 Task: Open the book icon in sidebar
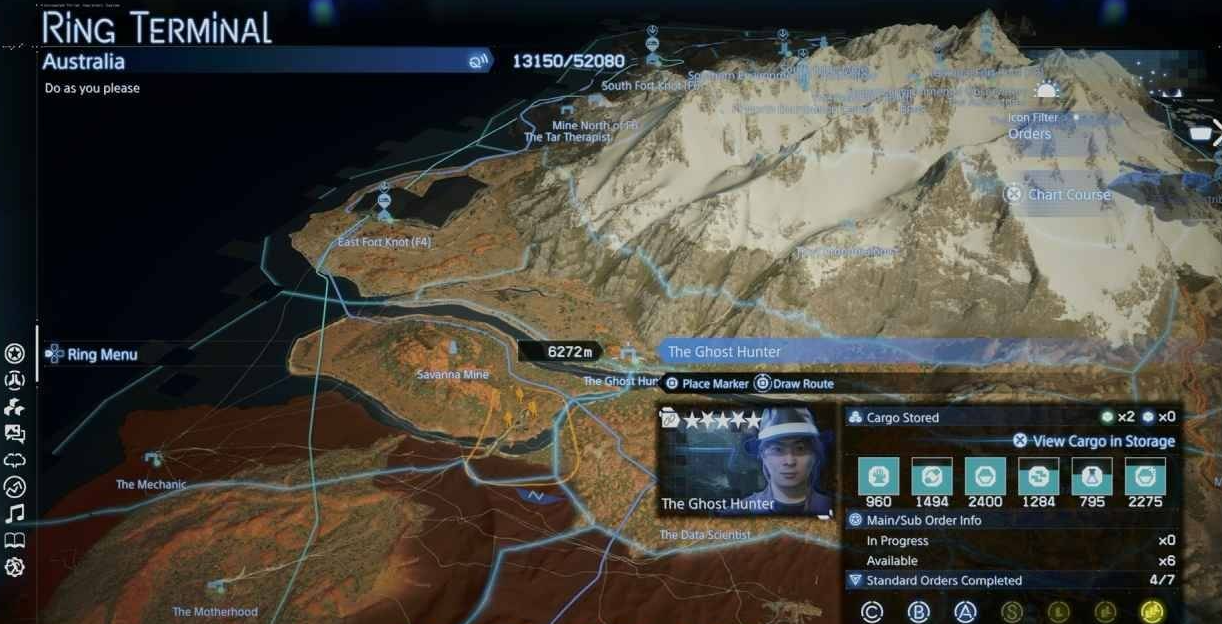click(x=15, y=541)
